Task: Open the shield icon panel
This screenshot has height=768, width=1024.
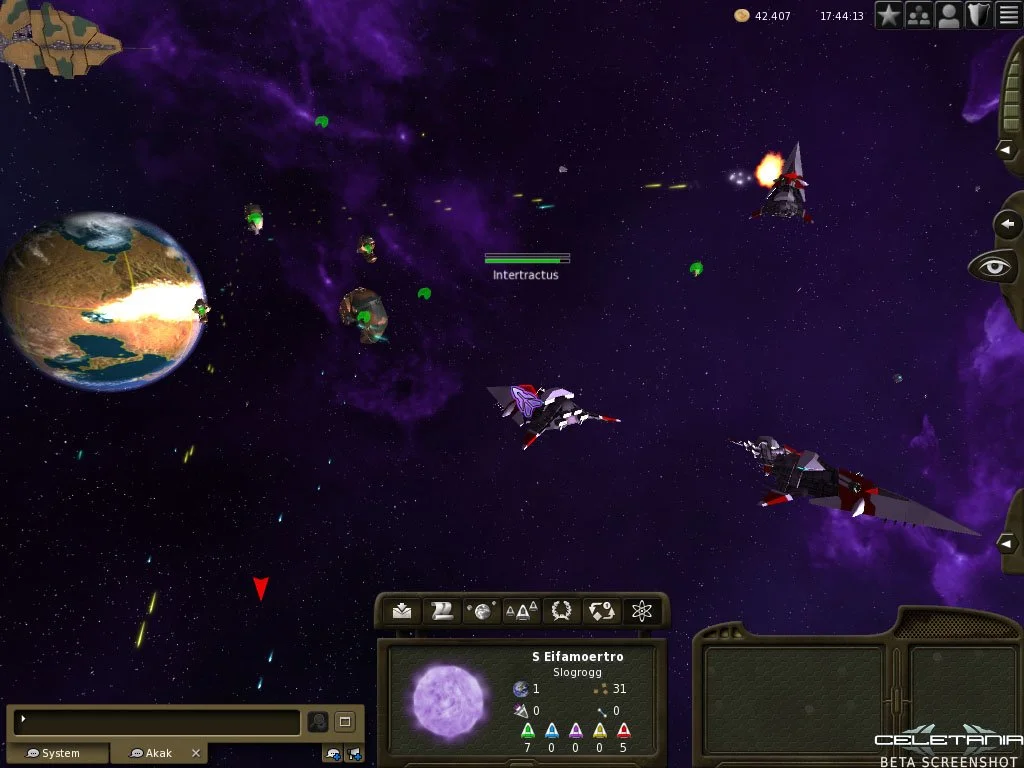Action: pyautogui.click(x=978, y=15)
